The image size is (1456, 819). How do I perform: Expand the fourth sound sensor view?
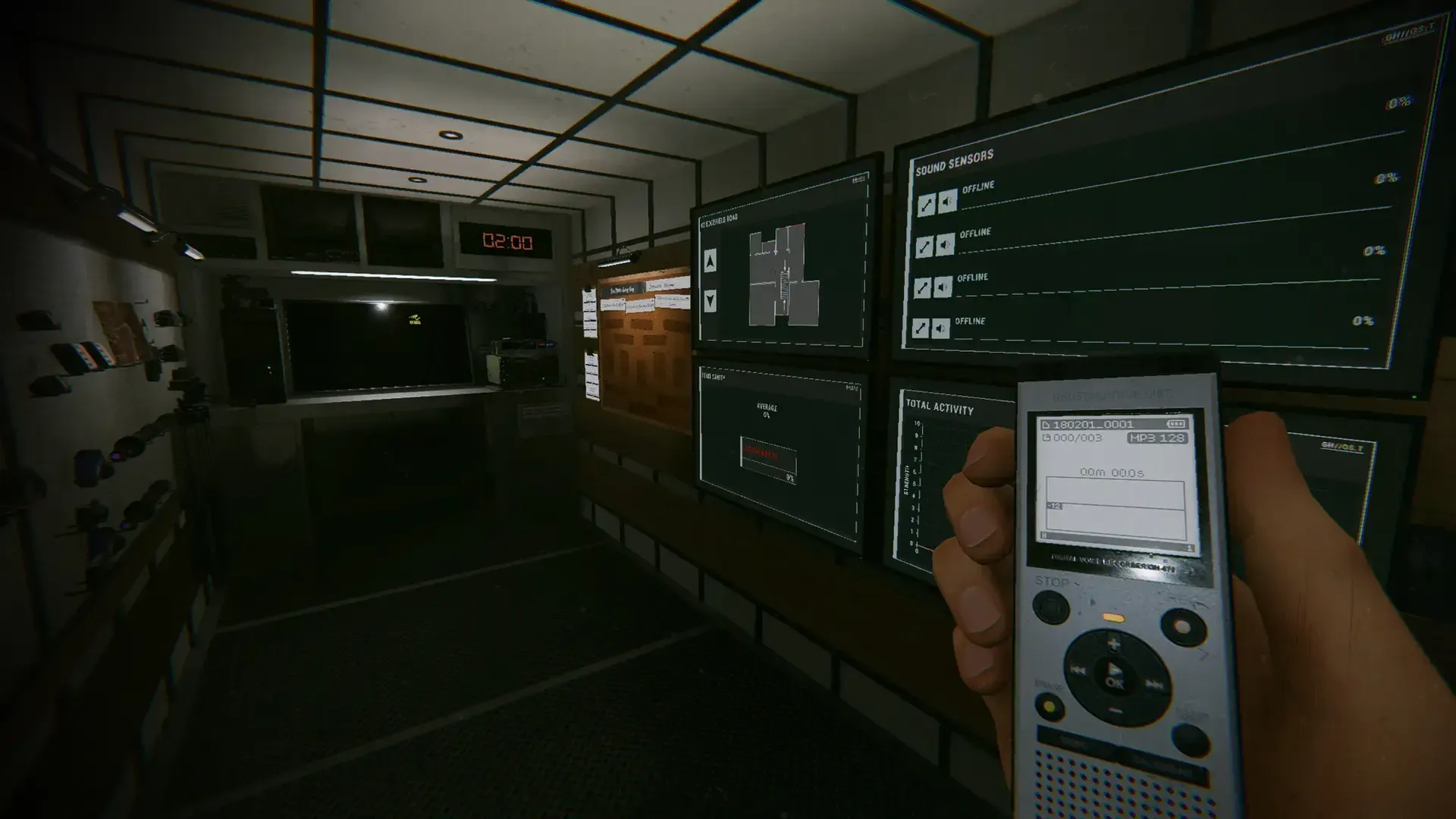pyautogui.click(x=921, y=327)
